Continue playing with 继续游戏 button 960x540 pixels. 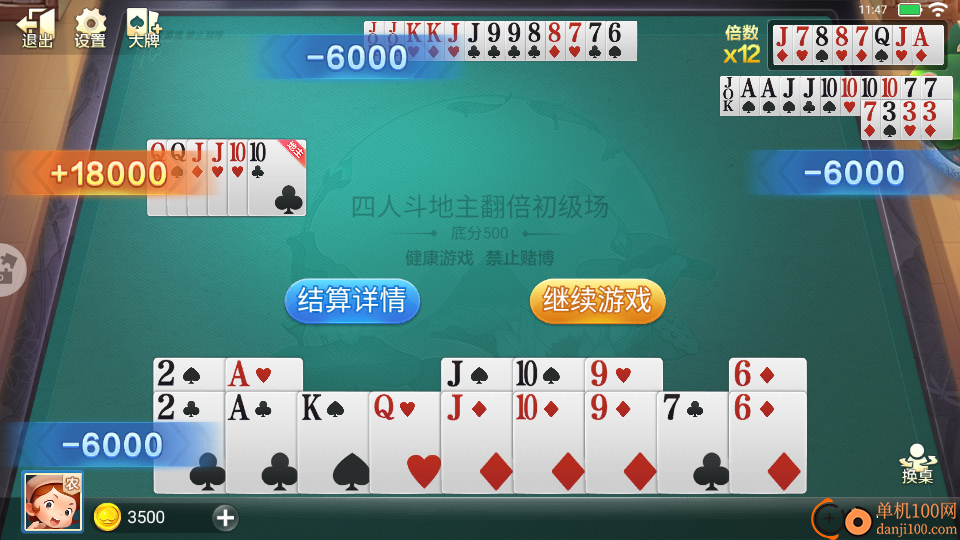pyautogui.click(x=597, y=300)
